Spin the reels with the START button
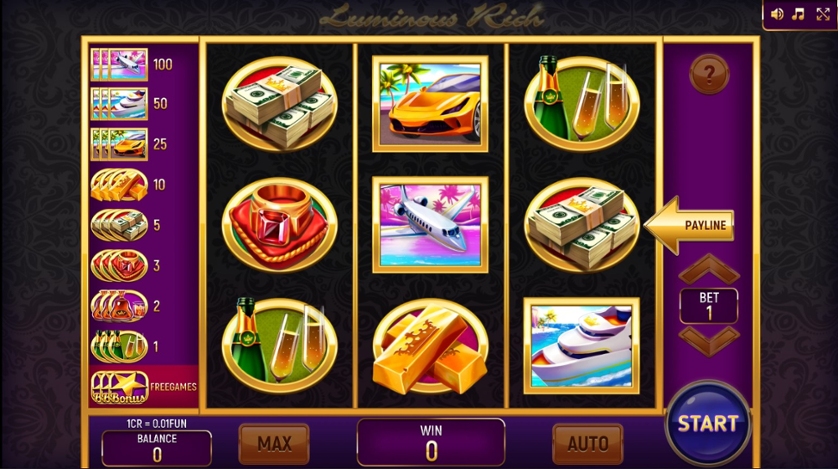 pyautogui.click(x=707, y=423)
